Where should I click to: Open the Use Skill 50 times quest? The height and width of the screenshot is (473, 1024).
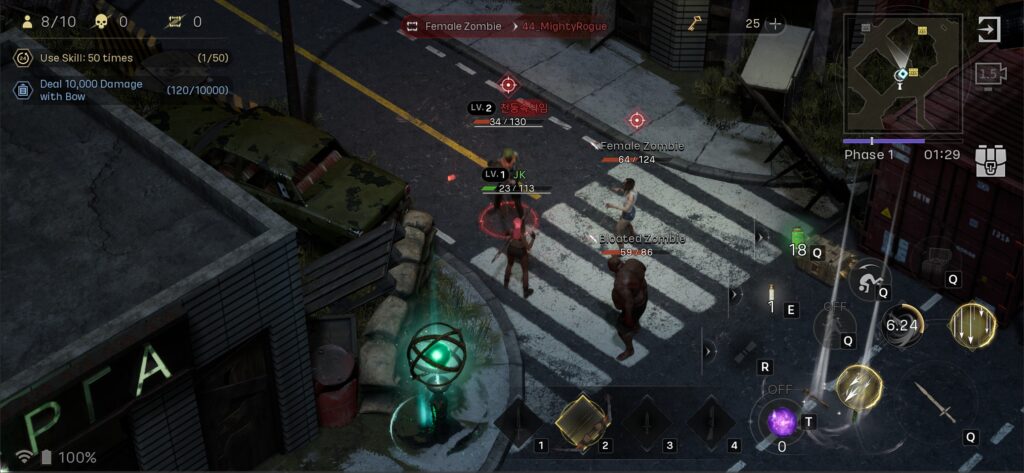[120, 58]
